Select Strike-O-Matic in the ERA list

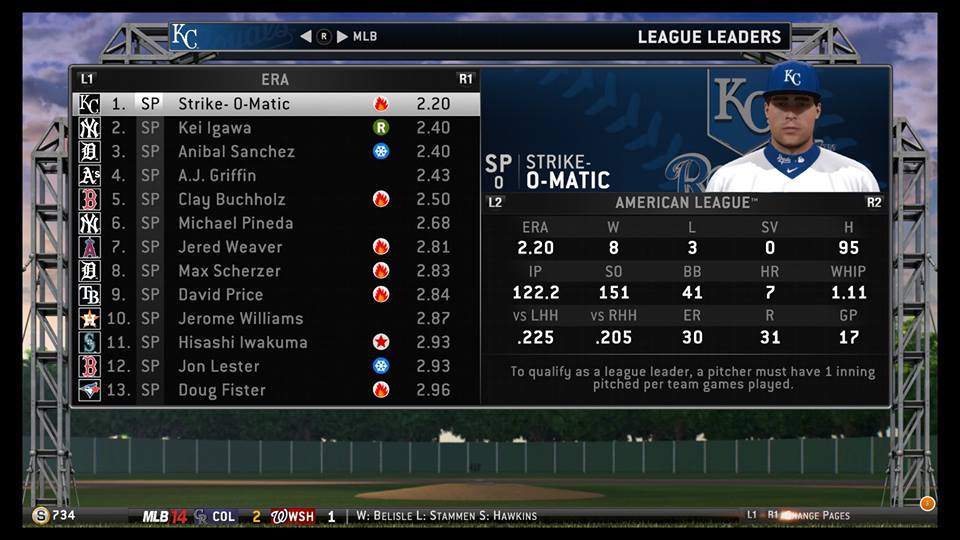(234, 104)
